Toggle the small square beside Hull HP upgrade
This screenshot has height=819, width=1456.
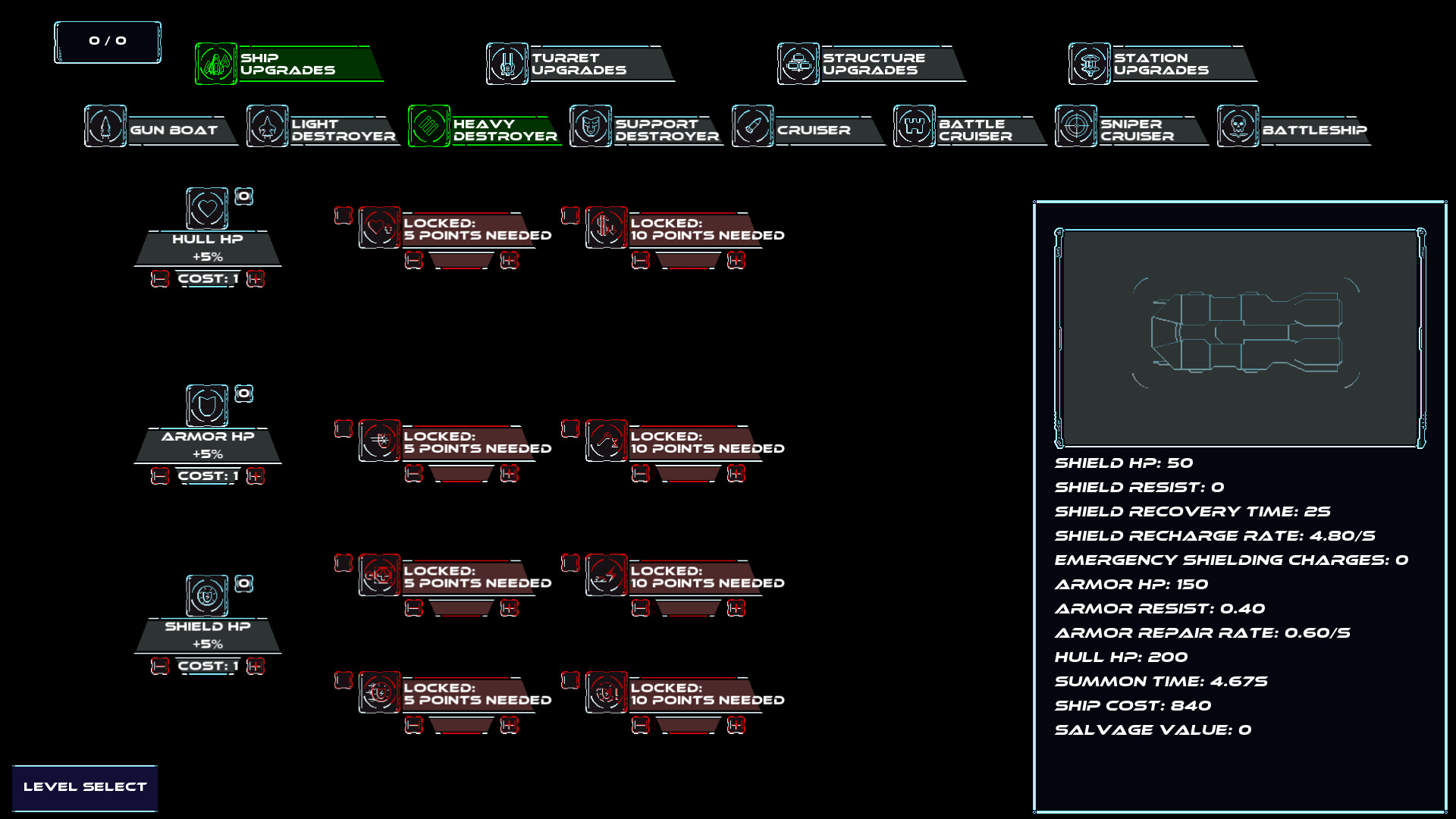(244, 196)
